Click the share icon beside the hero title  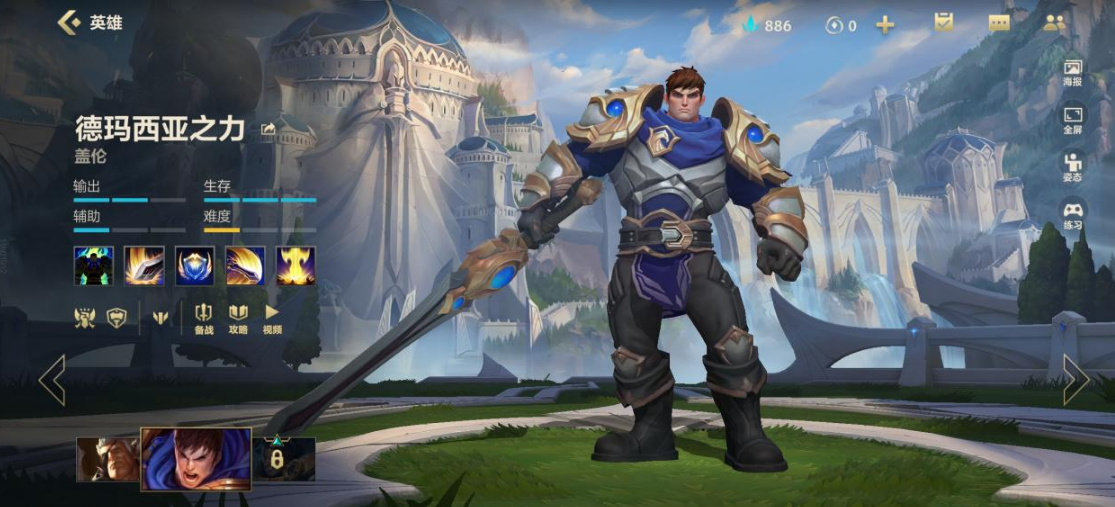(268, 129)
